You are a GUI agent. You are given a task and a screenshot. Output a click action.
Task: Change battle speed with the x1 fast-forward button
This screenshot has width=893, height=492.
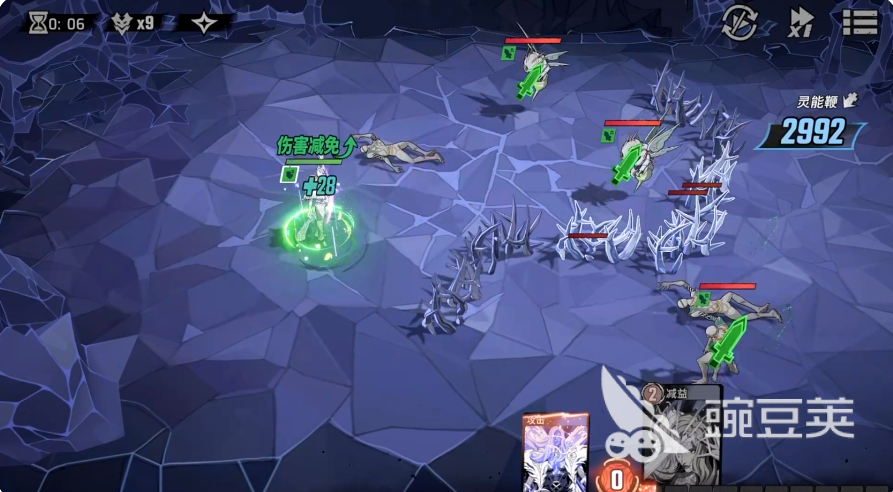point(801,22)
